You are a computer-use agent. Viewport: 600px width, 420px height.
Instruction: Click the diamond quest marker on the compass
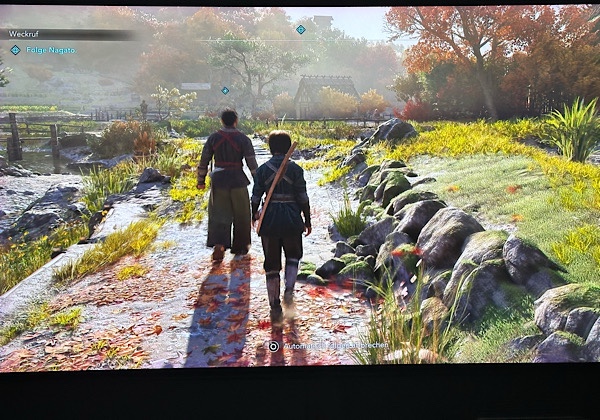pos(301,30)
